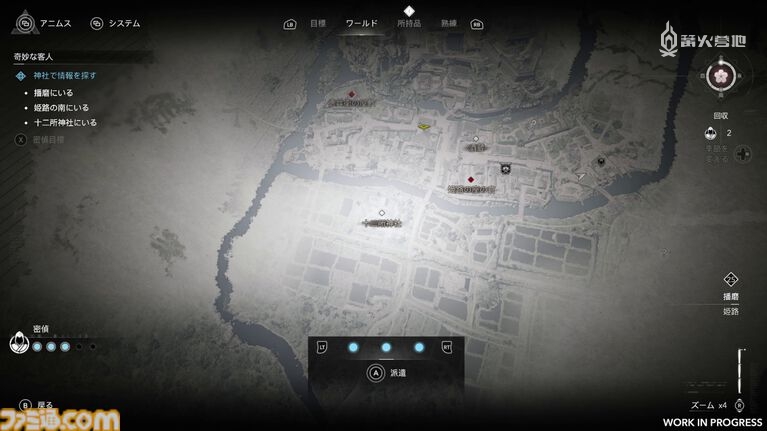
Task: Click the red diamond marker near 姫路
Action: click(470, 180)
